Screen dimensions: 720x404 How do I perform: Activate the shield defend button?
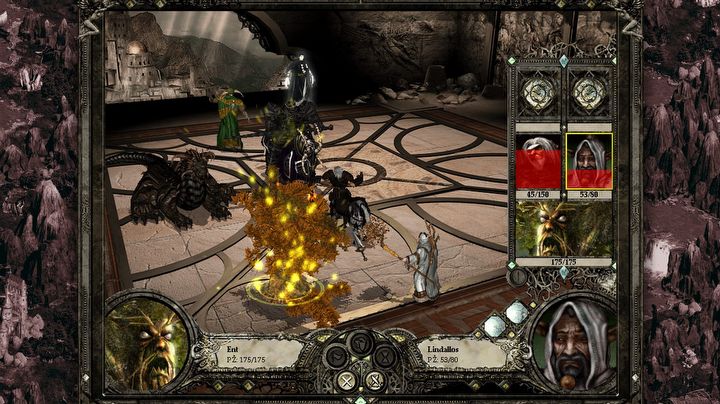pyautogui.click(x=360, y=344)
